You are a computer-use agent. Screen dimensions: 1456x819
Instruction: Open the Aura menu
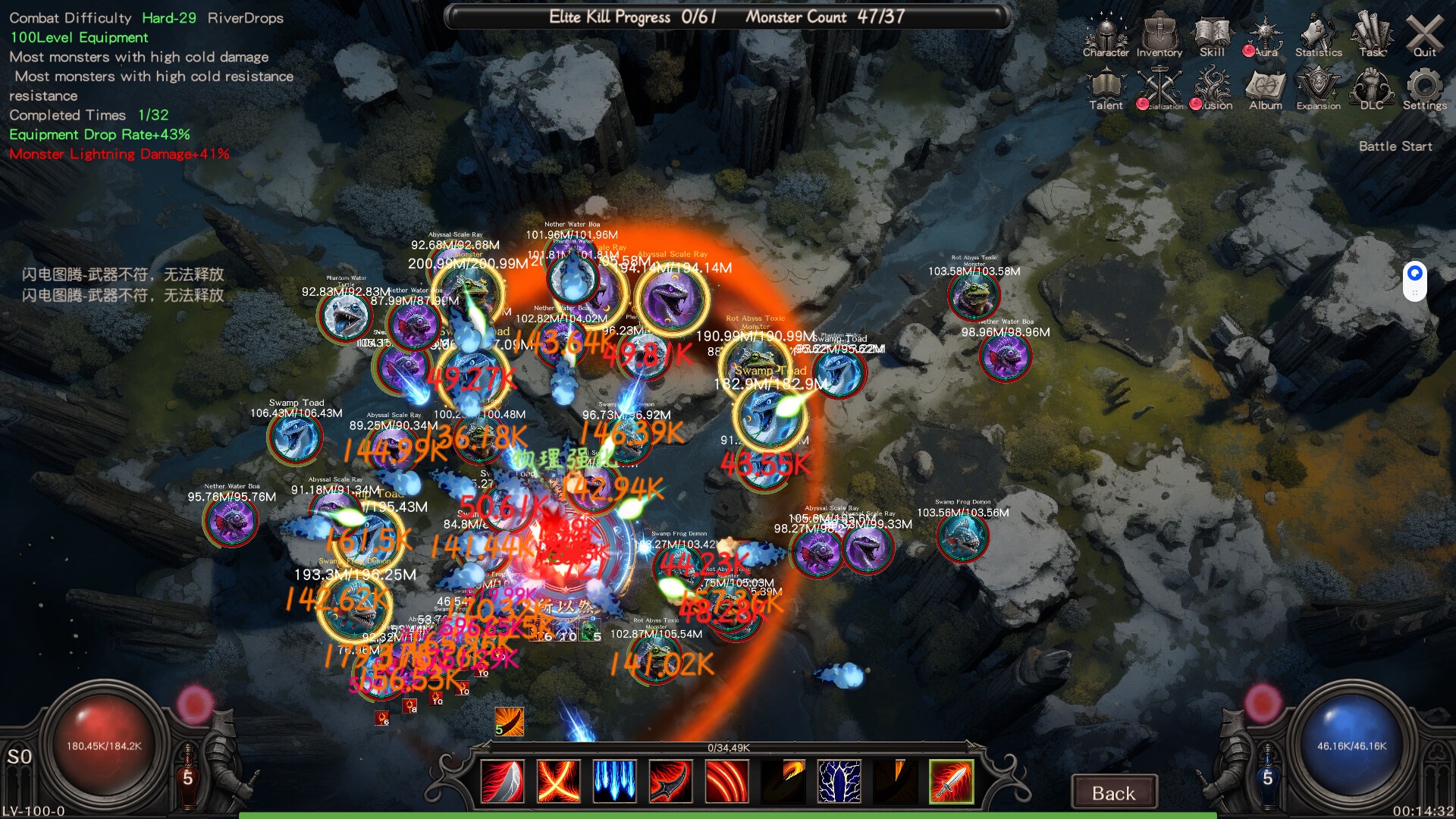(1265, 36)
